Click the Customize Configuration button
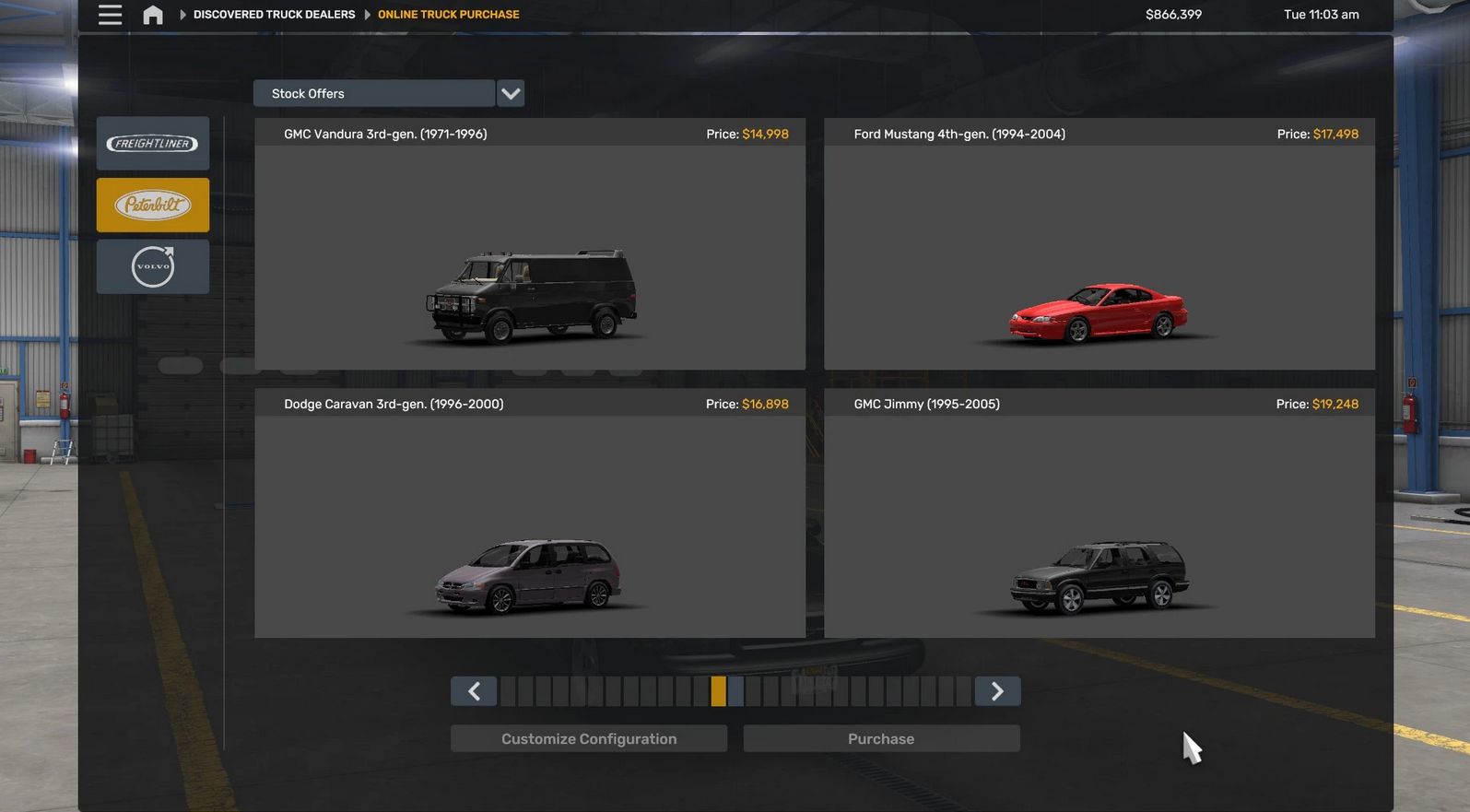Image resolution: width=1470 pixels, height=812 pixels. click(x=588, y=737)
